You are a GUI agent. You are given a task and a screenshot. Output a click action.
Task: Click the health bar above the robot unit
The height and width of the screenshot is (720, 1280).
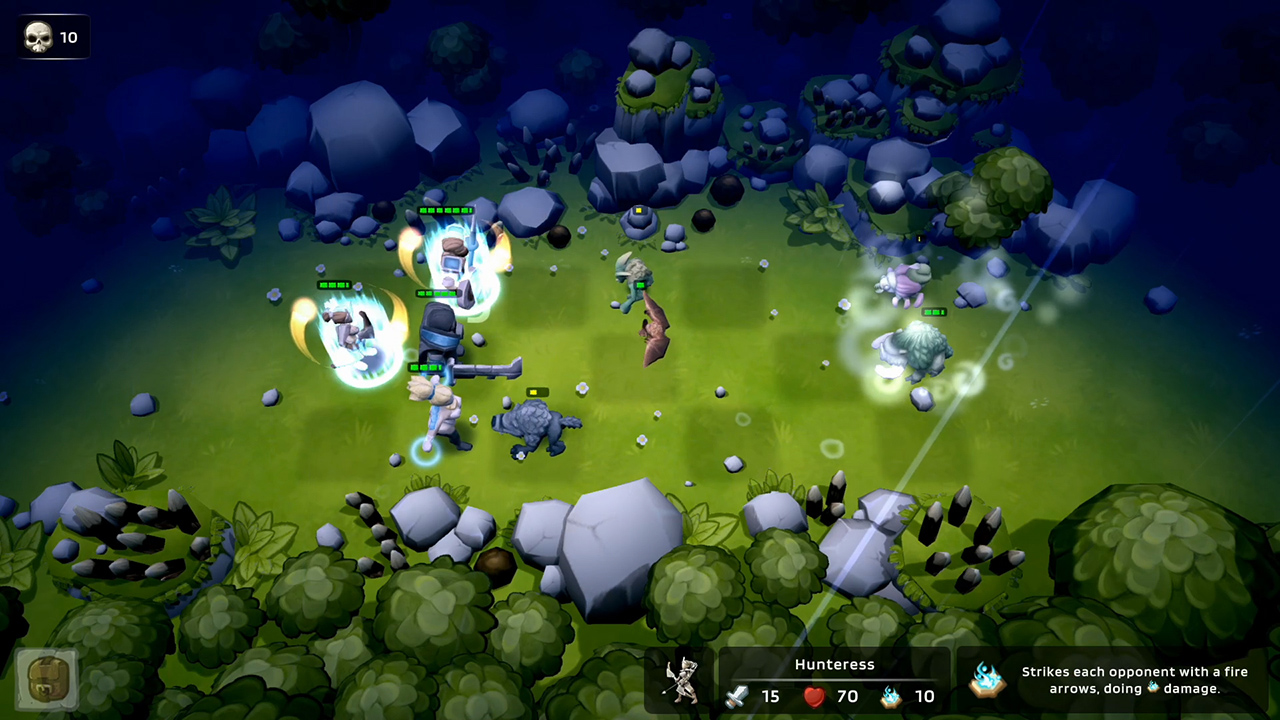(447, 212)
